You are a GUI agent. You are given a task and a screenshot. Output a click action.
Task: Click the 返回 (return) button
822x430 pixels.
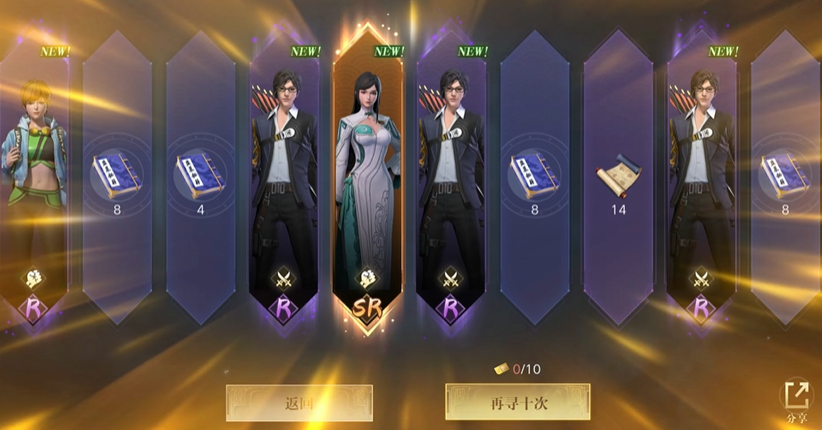tap(299, 403)
